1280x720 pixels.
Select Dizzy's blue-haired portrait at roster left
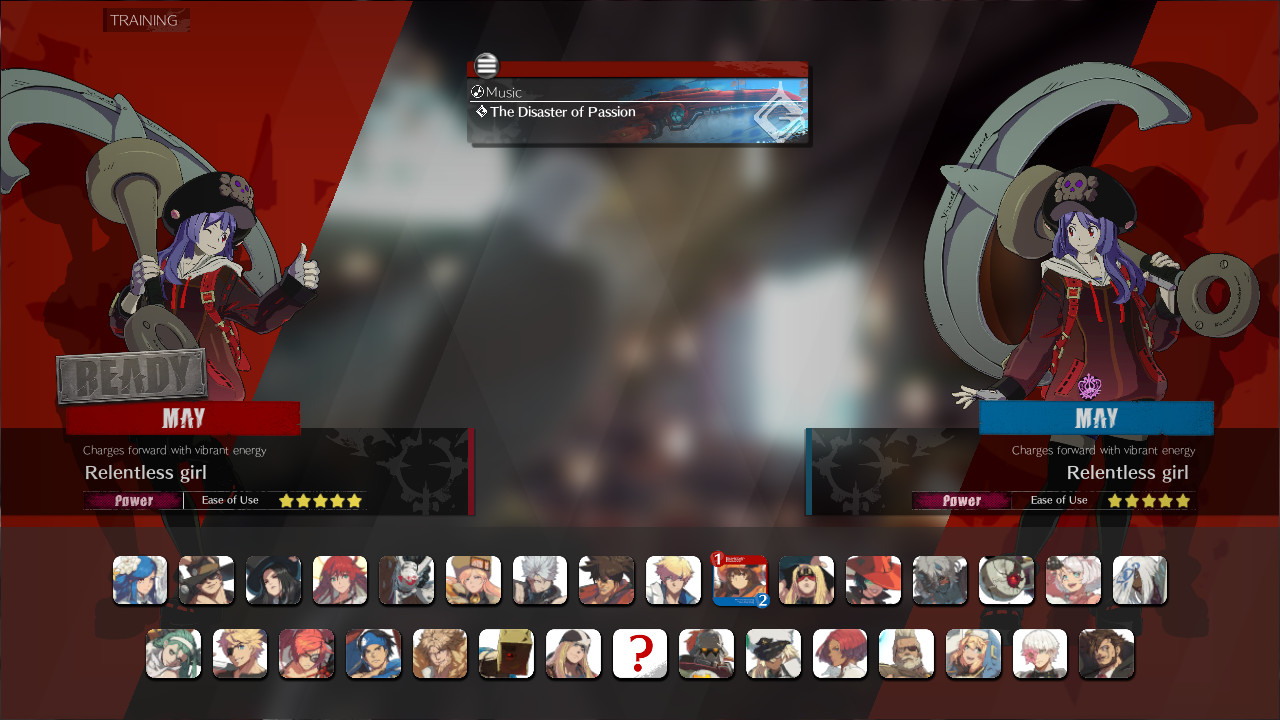pos(140,580)
